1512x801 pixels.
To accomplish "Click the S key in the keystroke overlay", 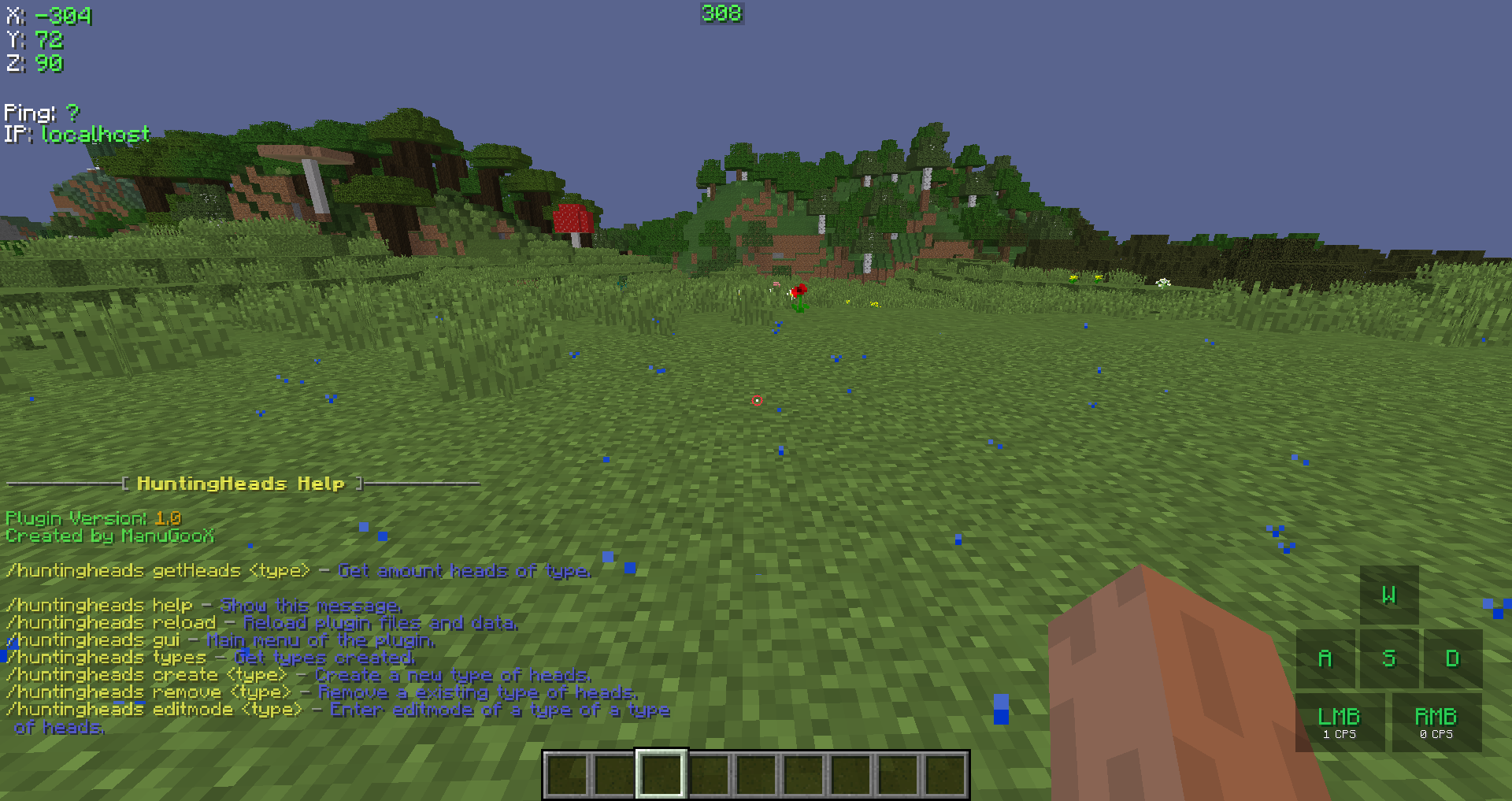I will click(x=1389, y=658).
